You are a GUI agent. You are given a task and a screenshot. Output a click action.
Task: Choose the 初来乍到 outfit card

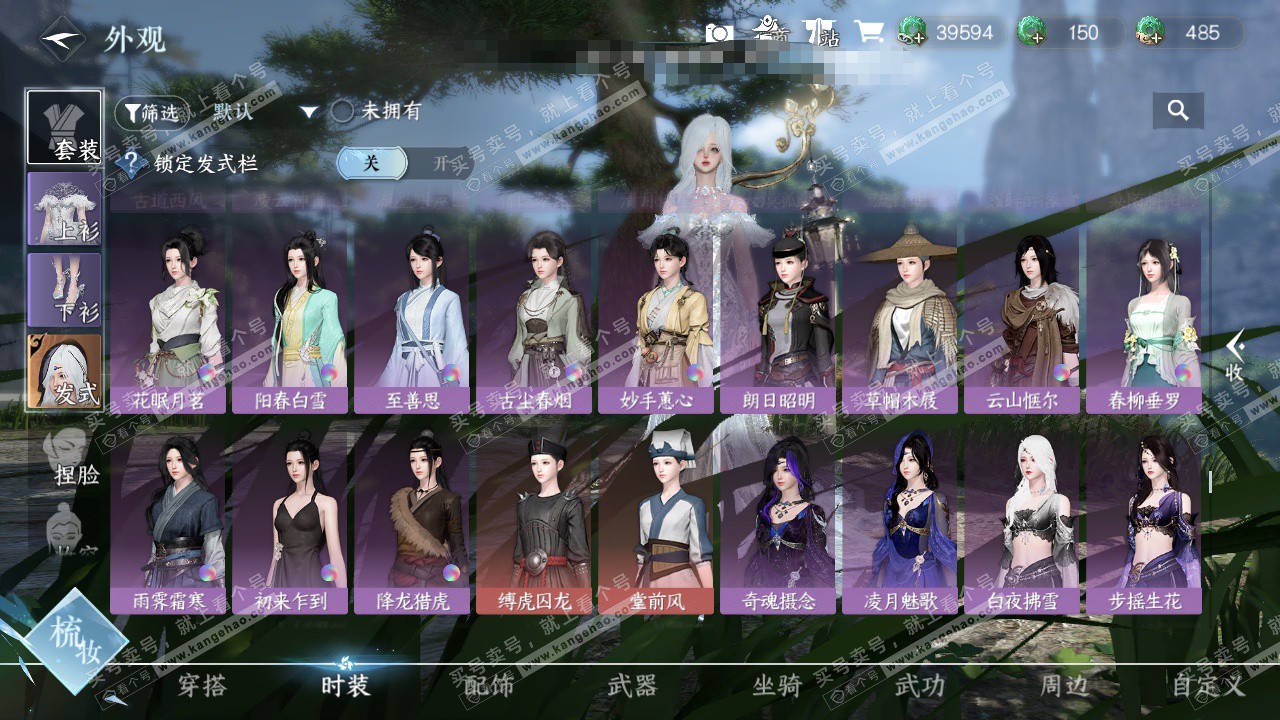pyautogui.click(x=290, y=520)
